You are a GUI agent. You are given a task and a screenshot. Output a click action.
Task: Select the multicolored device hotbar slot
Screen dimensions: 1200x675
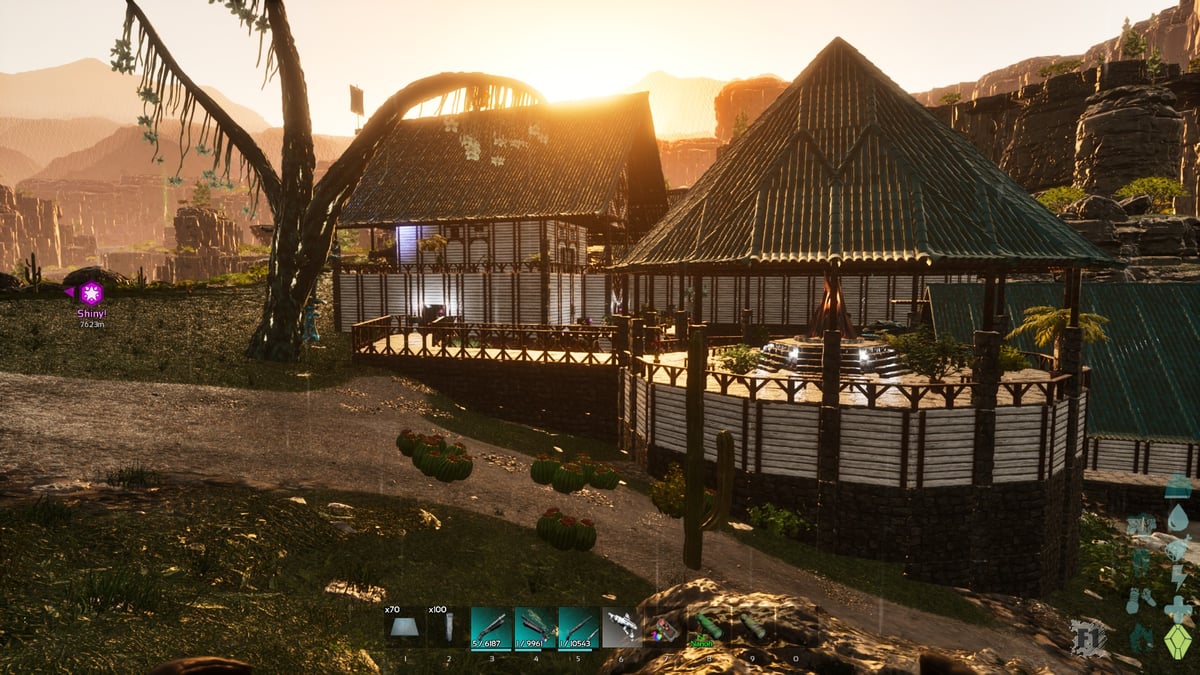[665, 628]
